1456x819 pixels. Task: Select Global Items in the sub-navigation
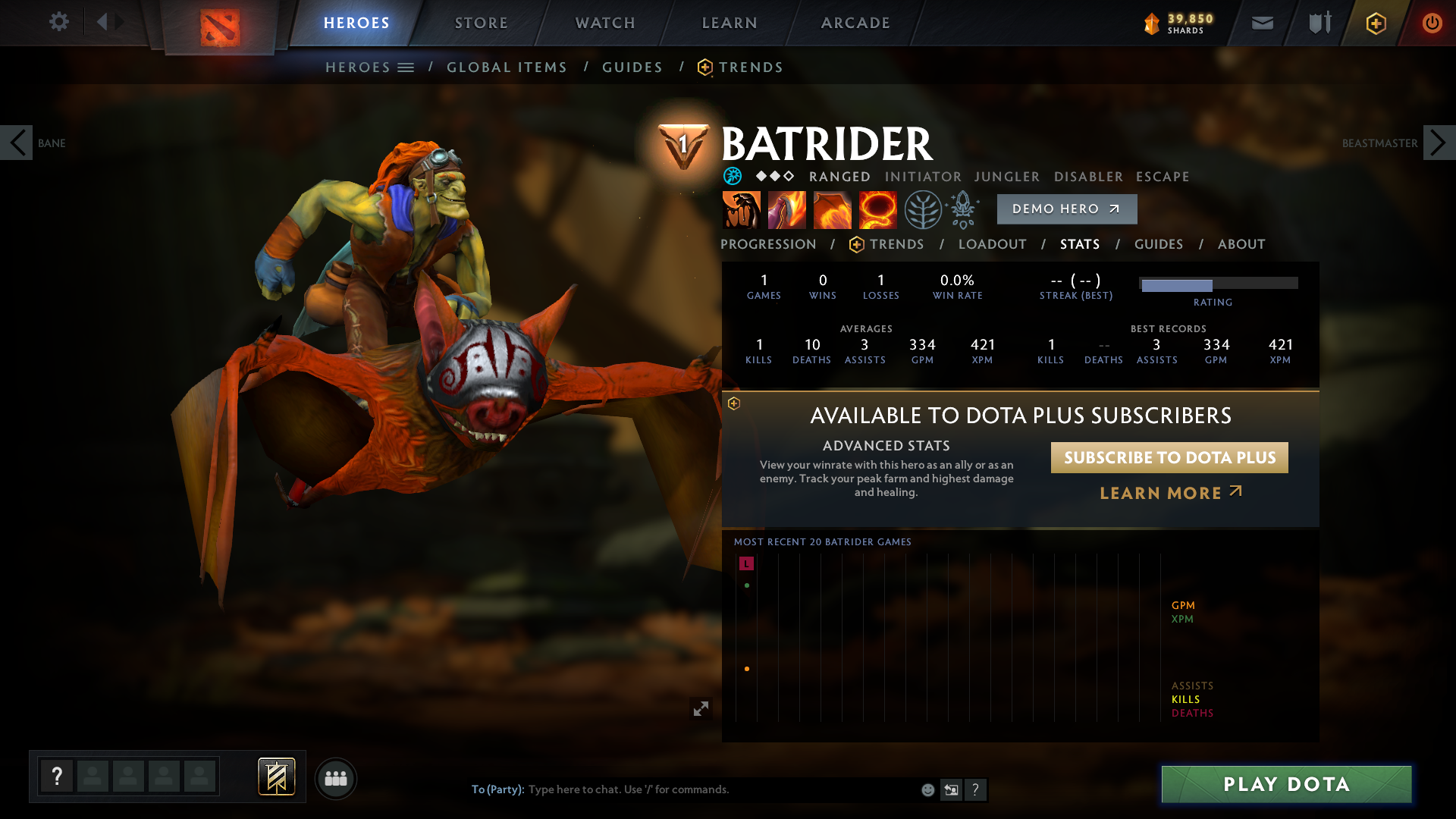pyautogui.click(x=507, y=67)
